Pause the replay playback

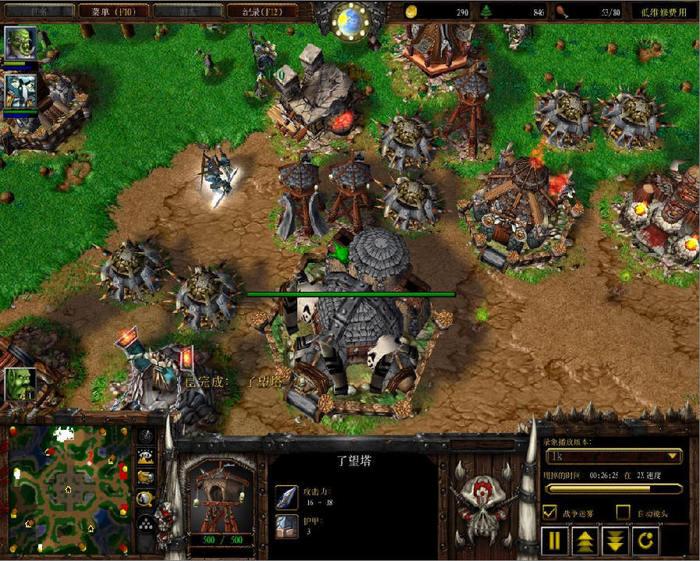point(553,541)
